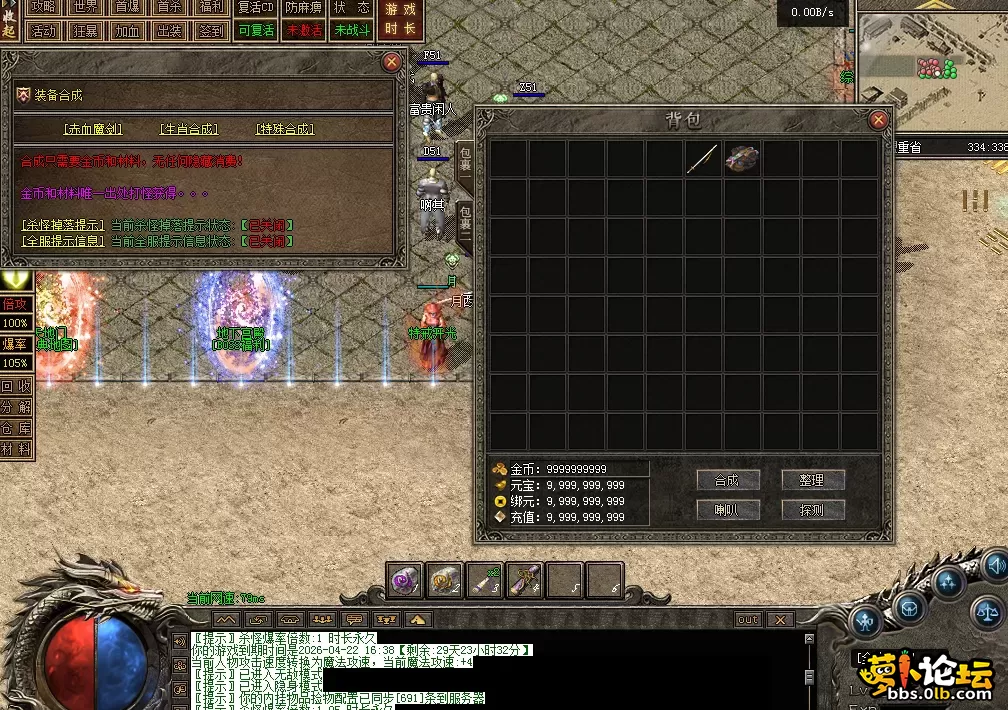Activate the 喇叭 button
Screen dimensions: 1008x710
point(727,510)
